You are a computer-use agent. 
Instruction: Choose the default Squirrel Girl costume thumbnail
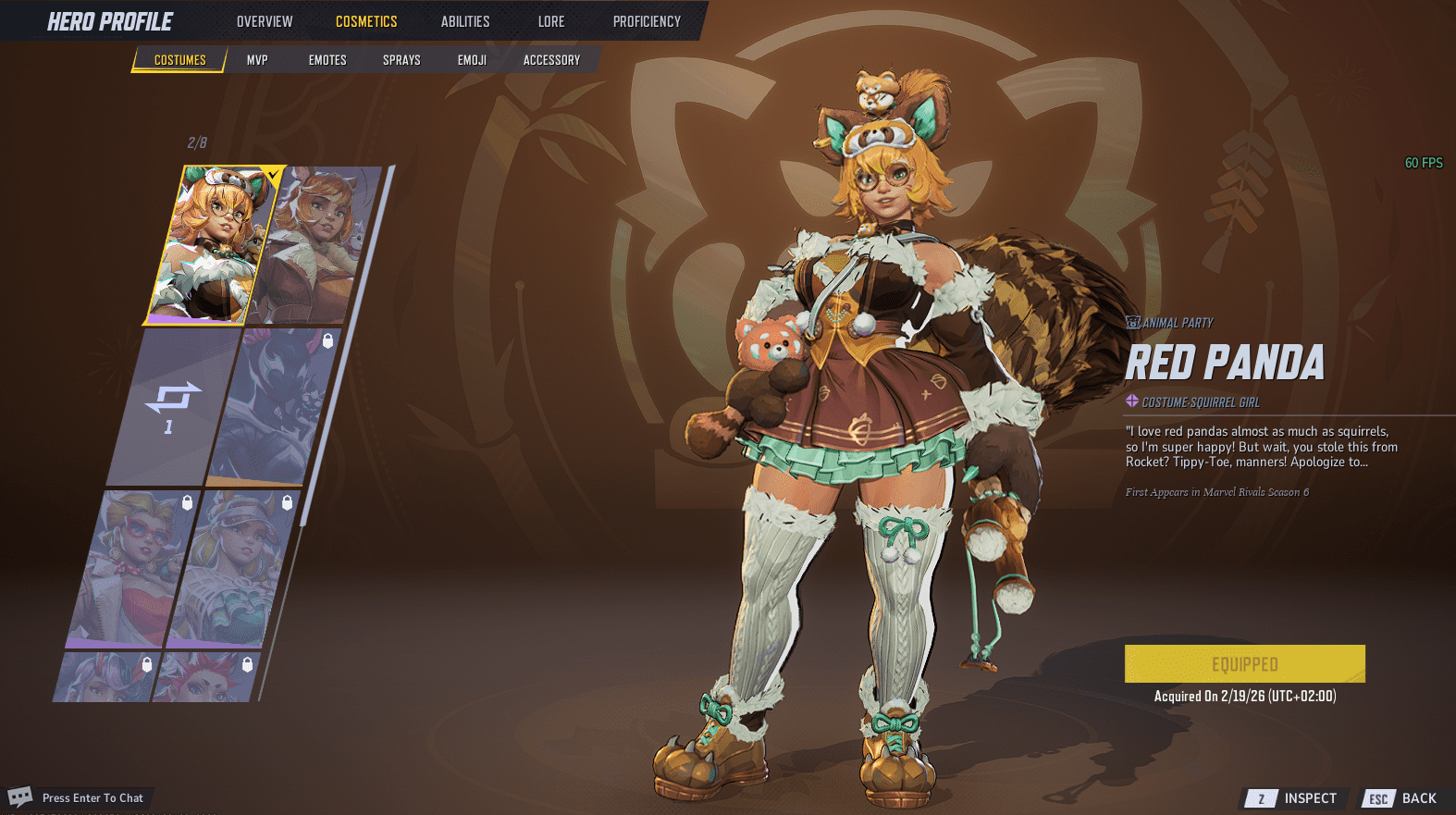click(316, 245)
